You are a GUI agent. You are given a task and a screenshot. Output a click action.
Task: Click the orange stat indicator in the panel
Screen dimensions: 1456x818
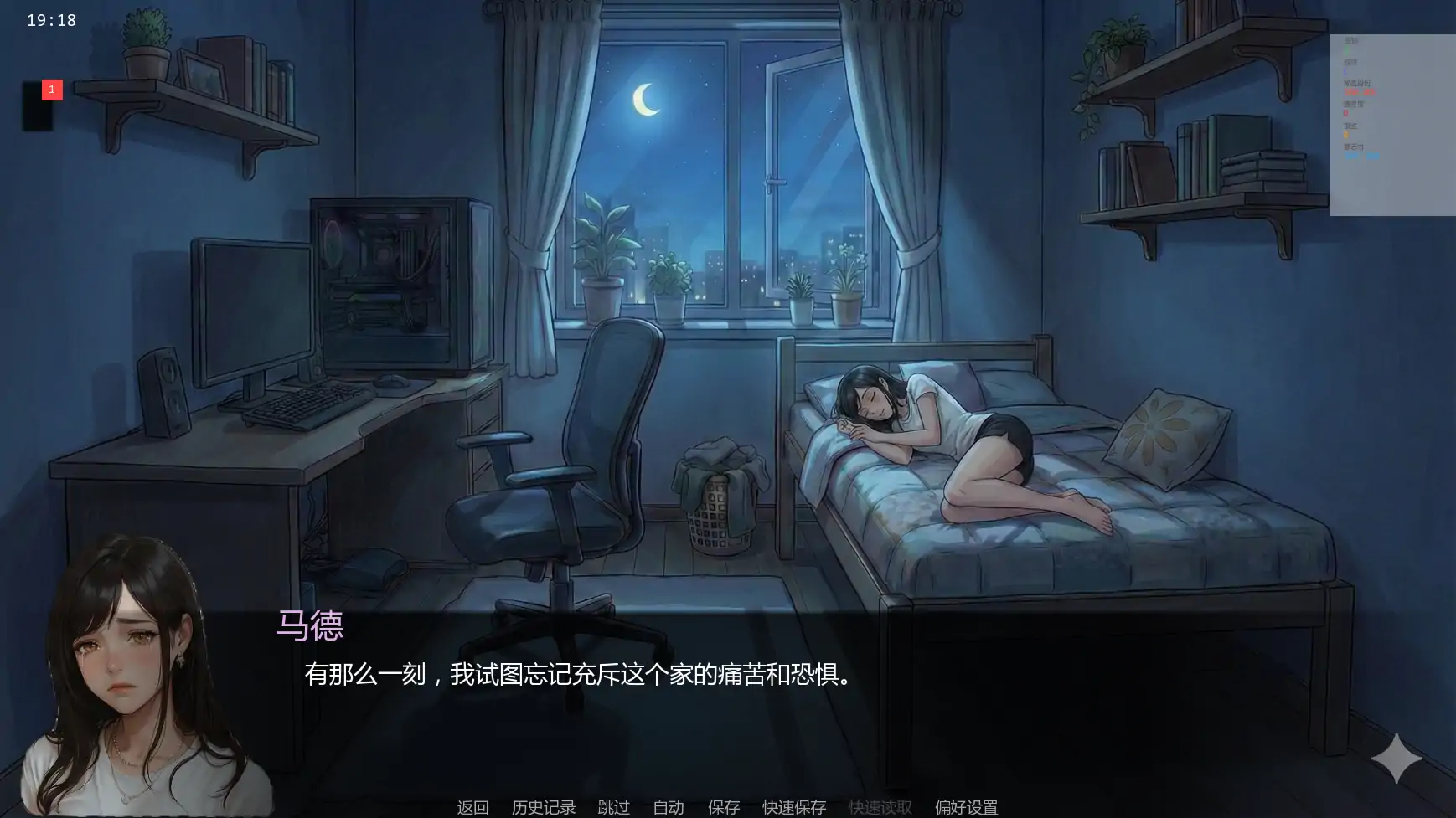(1345, 134)
